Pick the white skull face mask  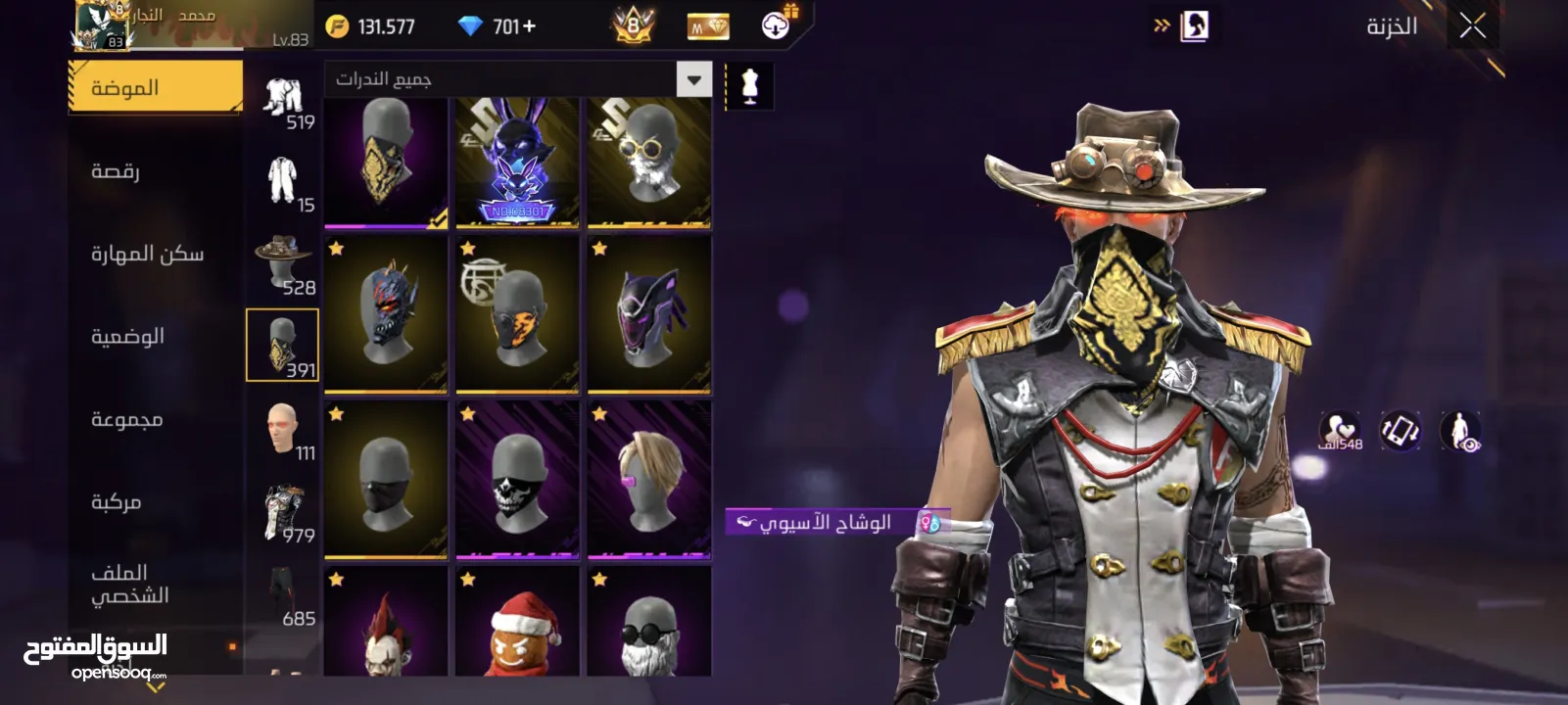(x=517, y=480)
